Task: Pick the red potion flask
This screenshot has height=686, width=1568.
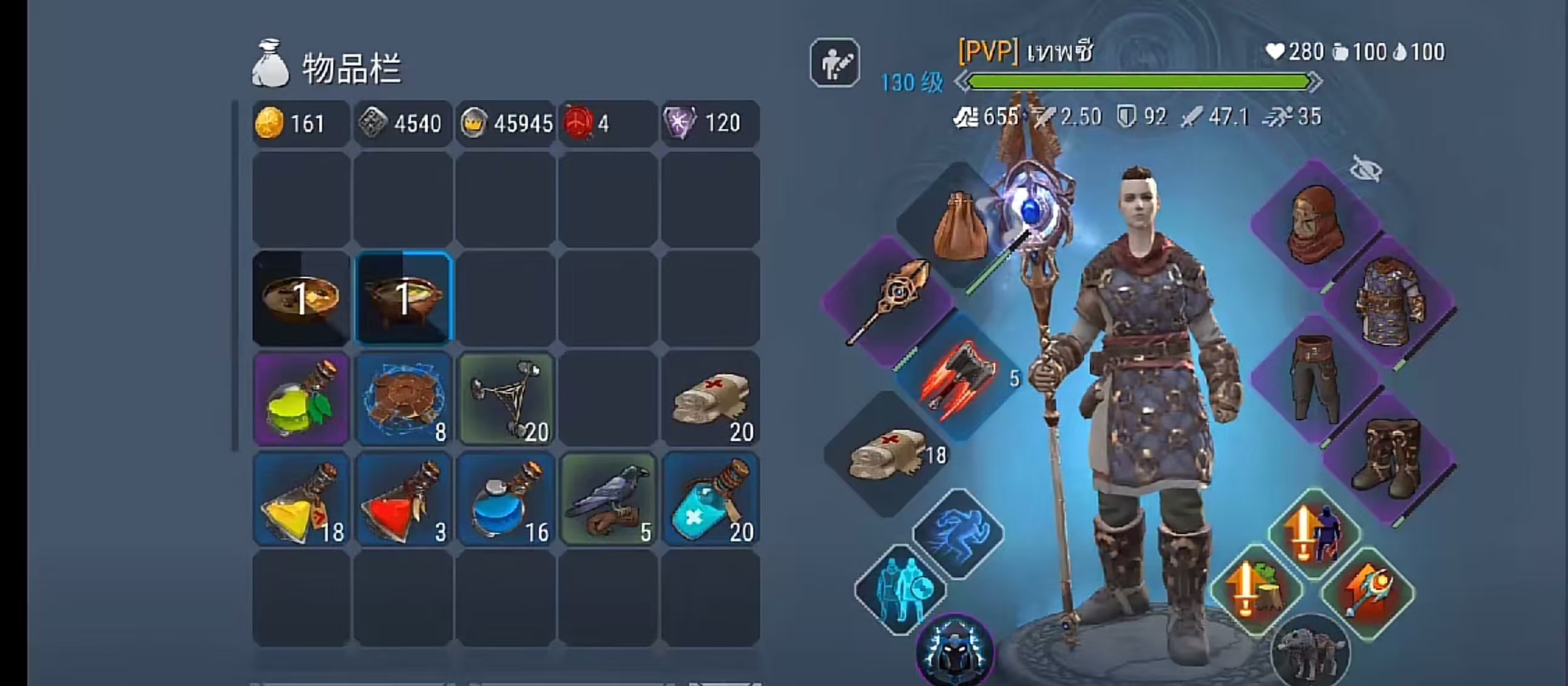Action: click(403, 500)
